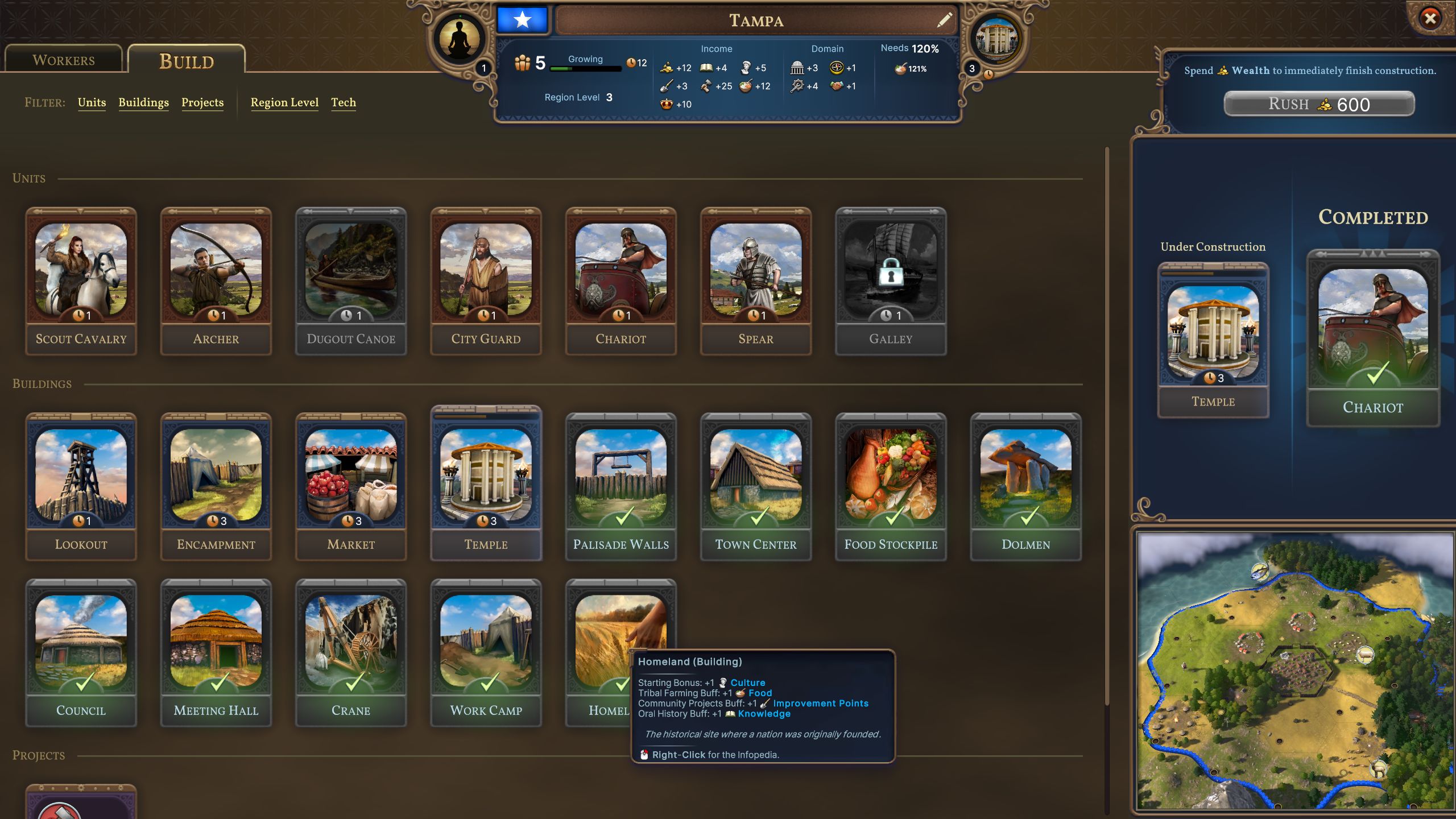The width and height of the screenshot is (1456, 819).
Task: Switch to the Workers tab
Action: [x=64, y=60]
